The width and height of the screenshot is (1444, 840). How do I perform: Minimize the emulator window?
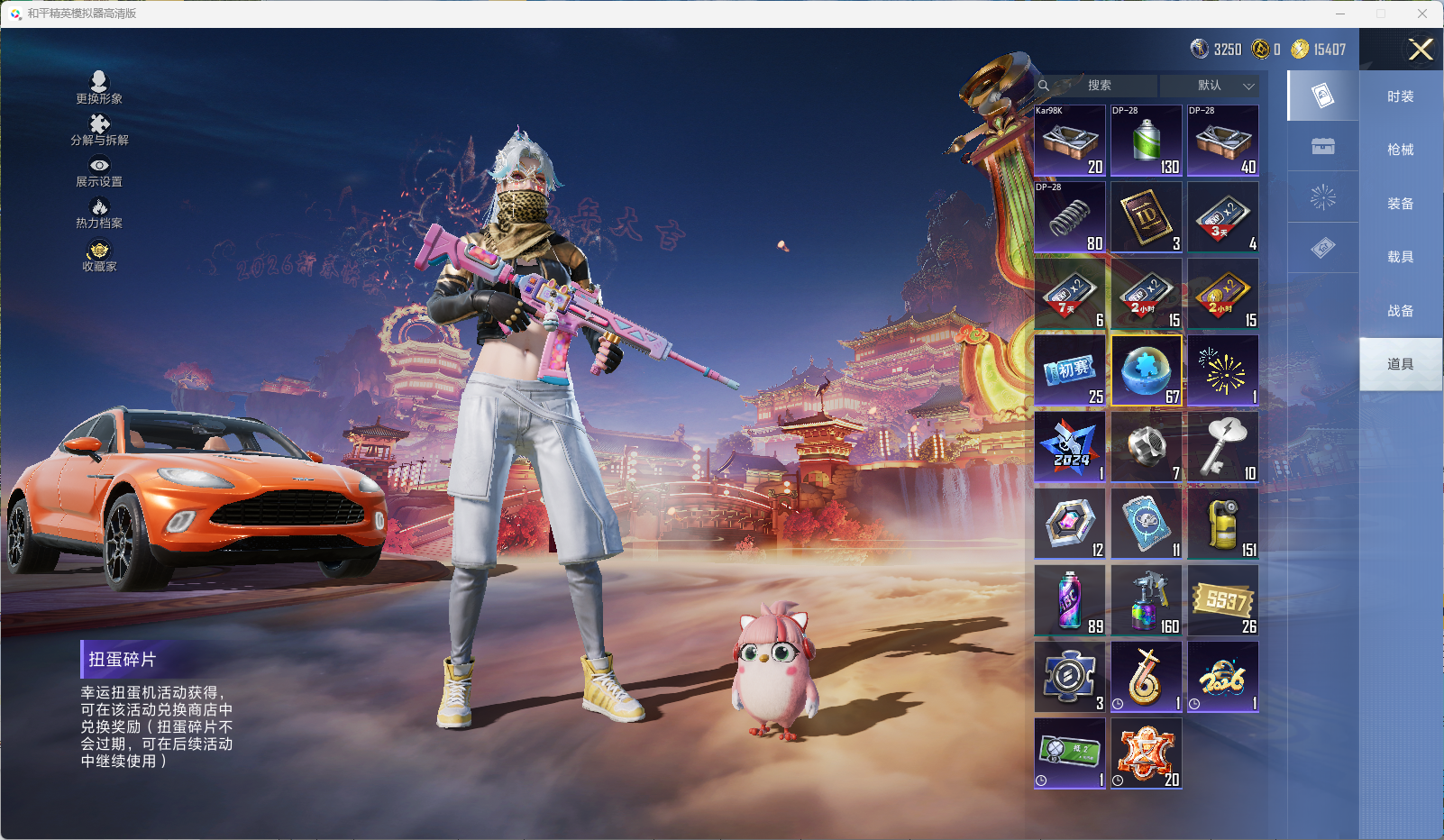point(1340,14)
